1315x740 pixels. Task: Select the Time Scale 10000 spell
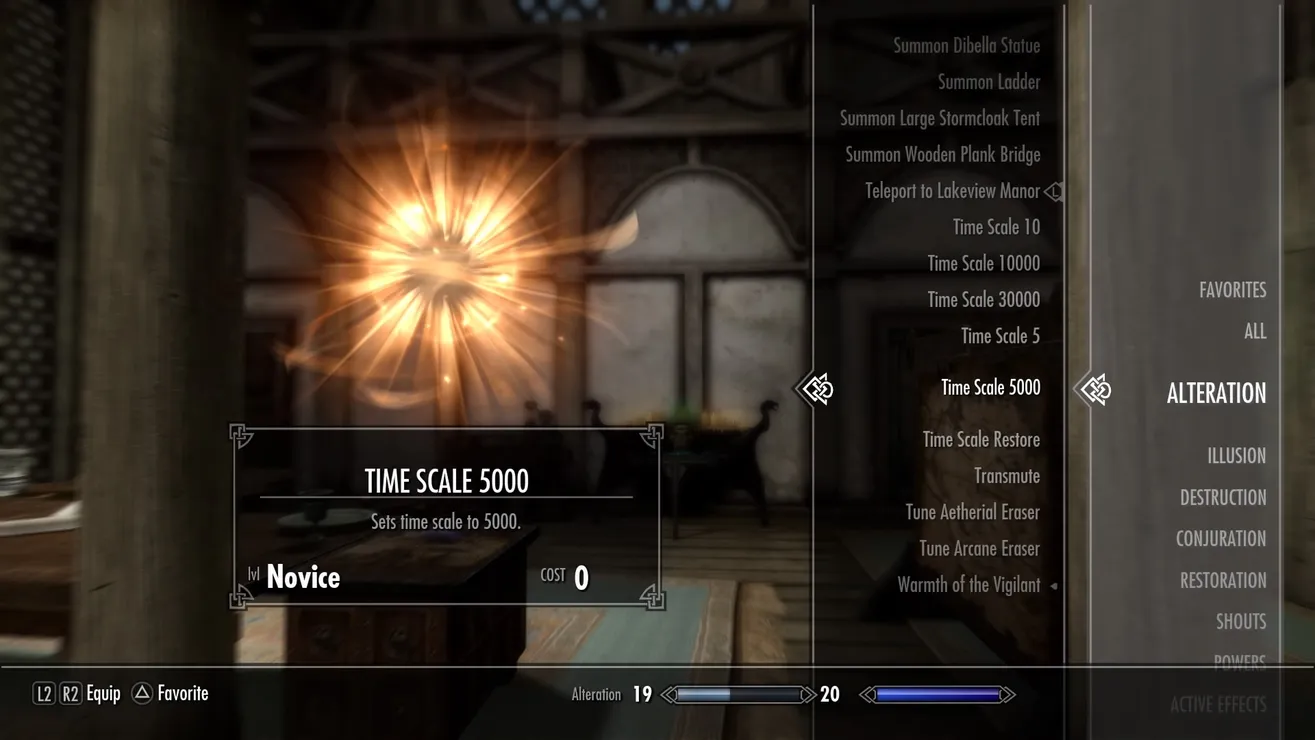pos(983,263)
